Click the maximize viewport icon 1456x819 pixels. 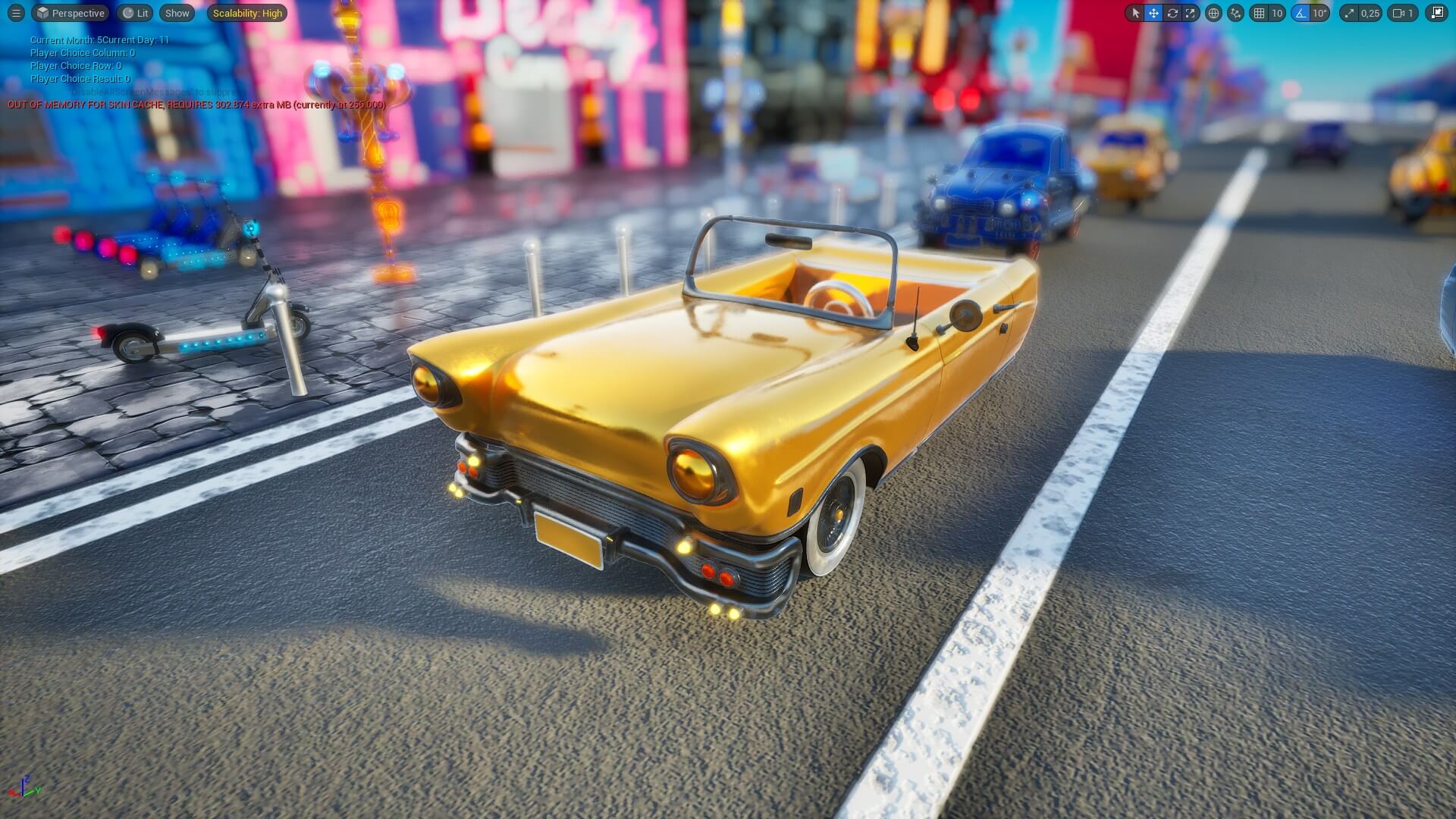point(1437,13)
